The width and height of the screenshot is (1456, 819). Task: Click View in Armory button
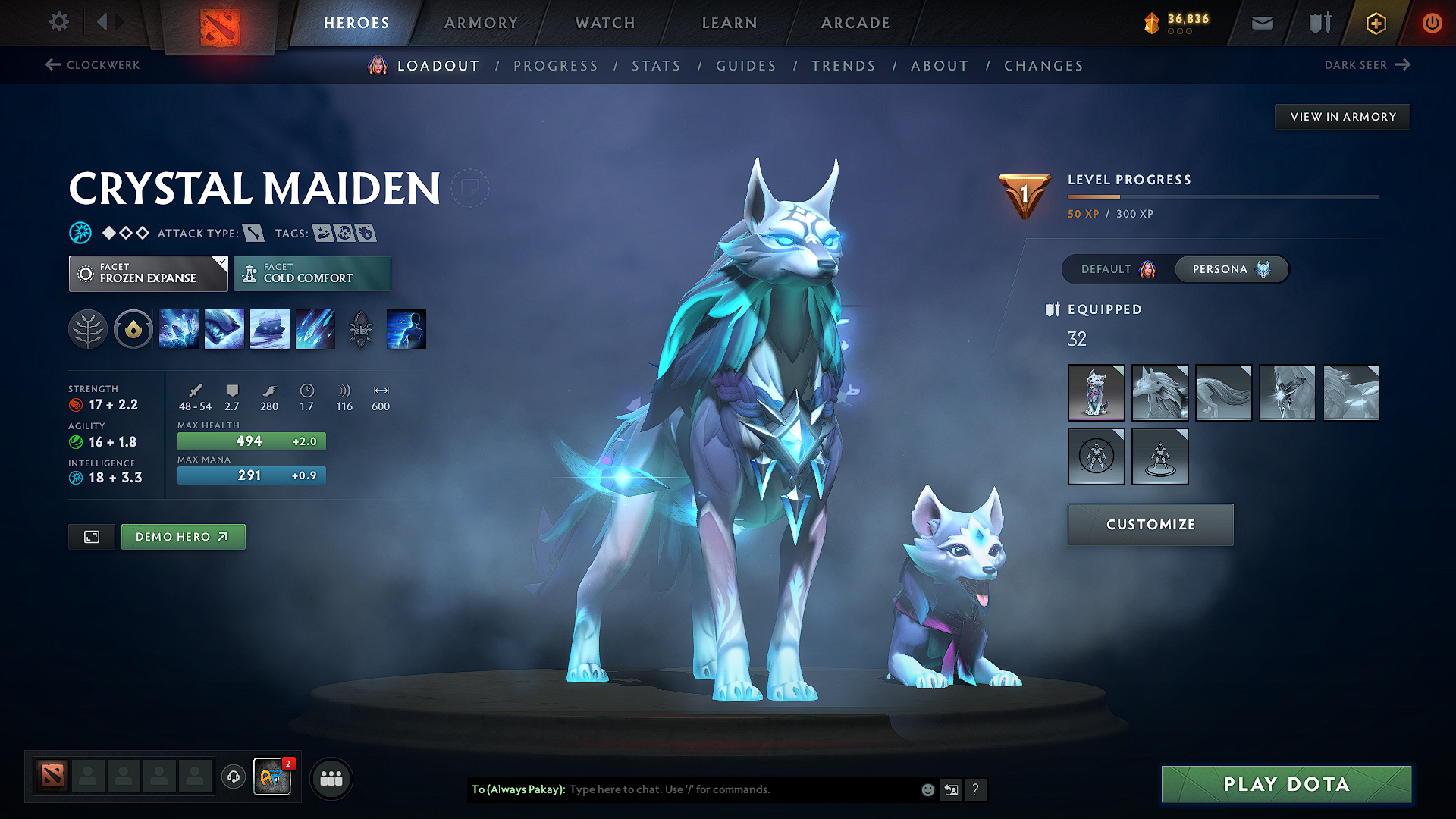pyautogui.click(x=1342, y=117)
